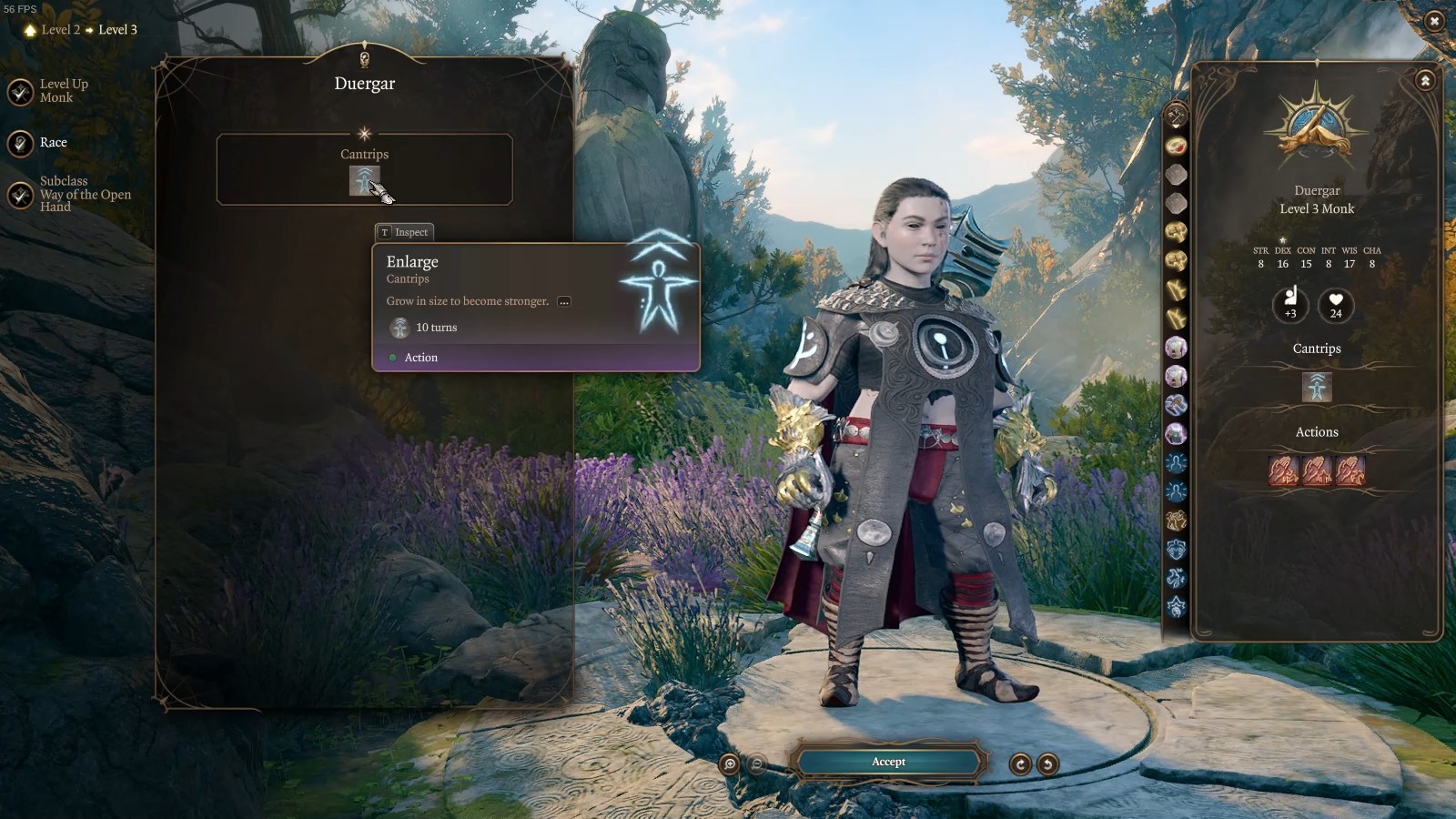The height and width of the screenshot is (819, 1456).
Task: Expand the Enlarge description ellipsis
Action: pos(564,301)
